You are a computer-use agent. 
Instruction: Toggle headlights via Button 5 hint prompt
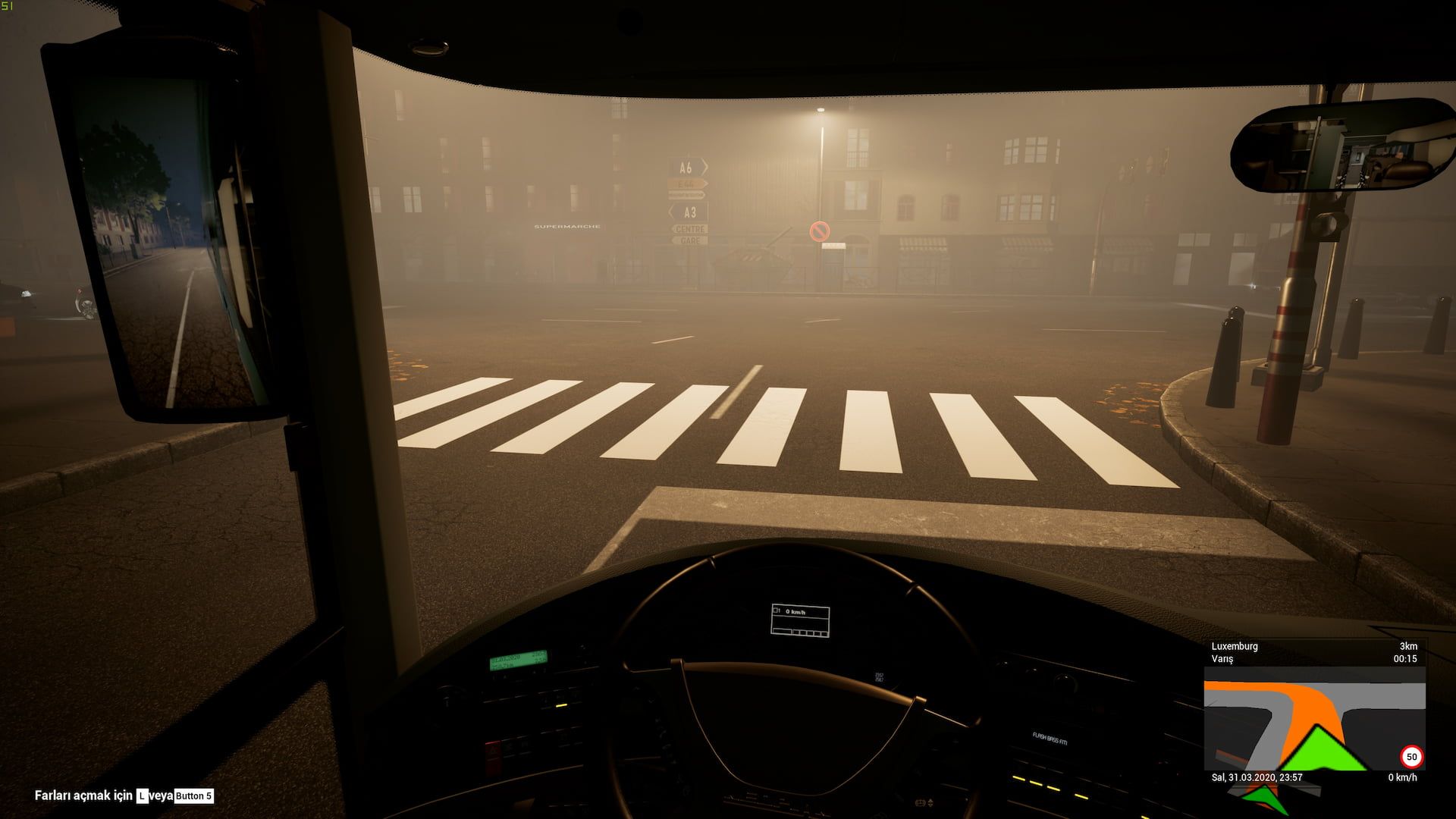click(x=193, y=796)
